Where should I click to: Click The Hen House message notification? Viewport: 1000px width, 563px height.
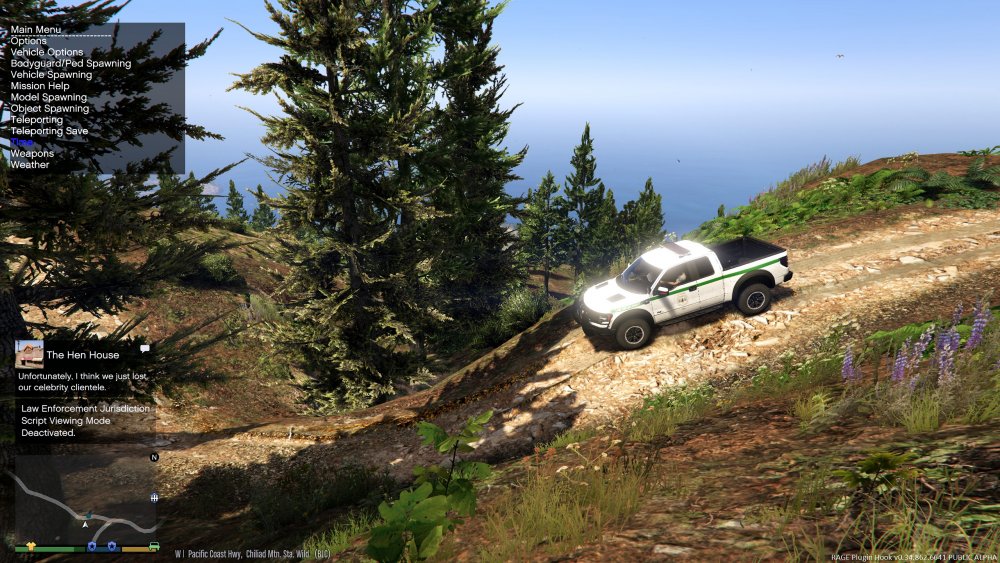(x=84, y=364)
